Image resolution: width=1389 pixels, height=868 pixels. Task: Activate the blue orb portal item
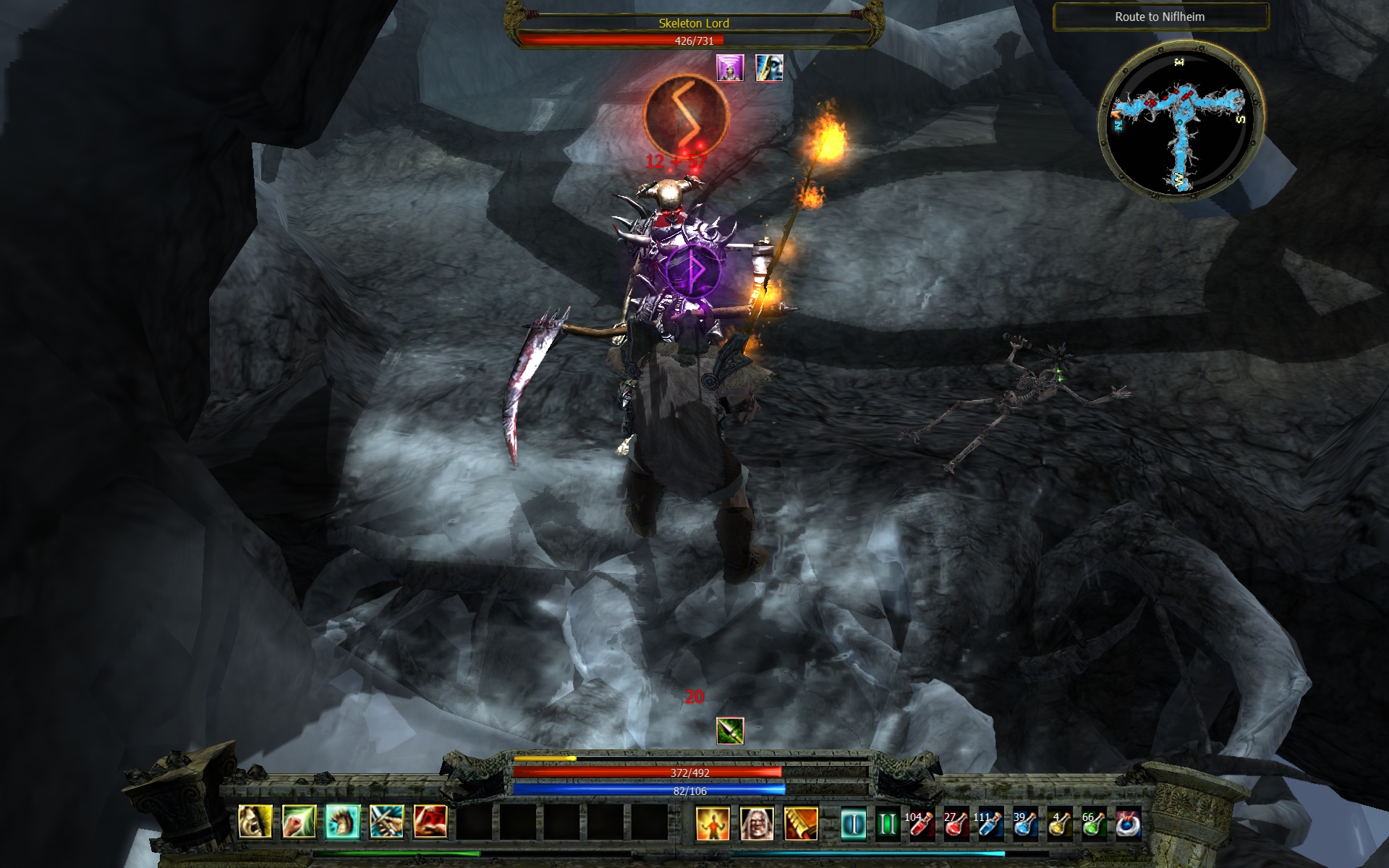pyautogui.click(x=1128, y=824)
